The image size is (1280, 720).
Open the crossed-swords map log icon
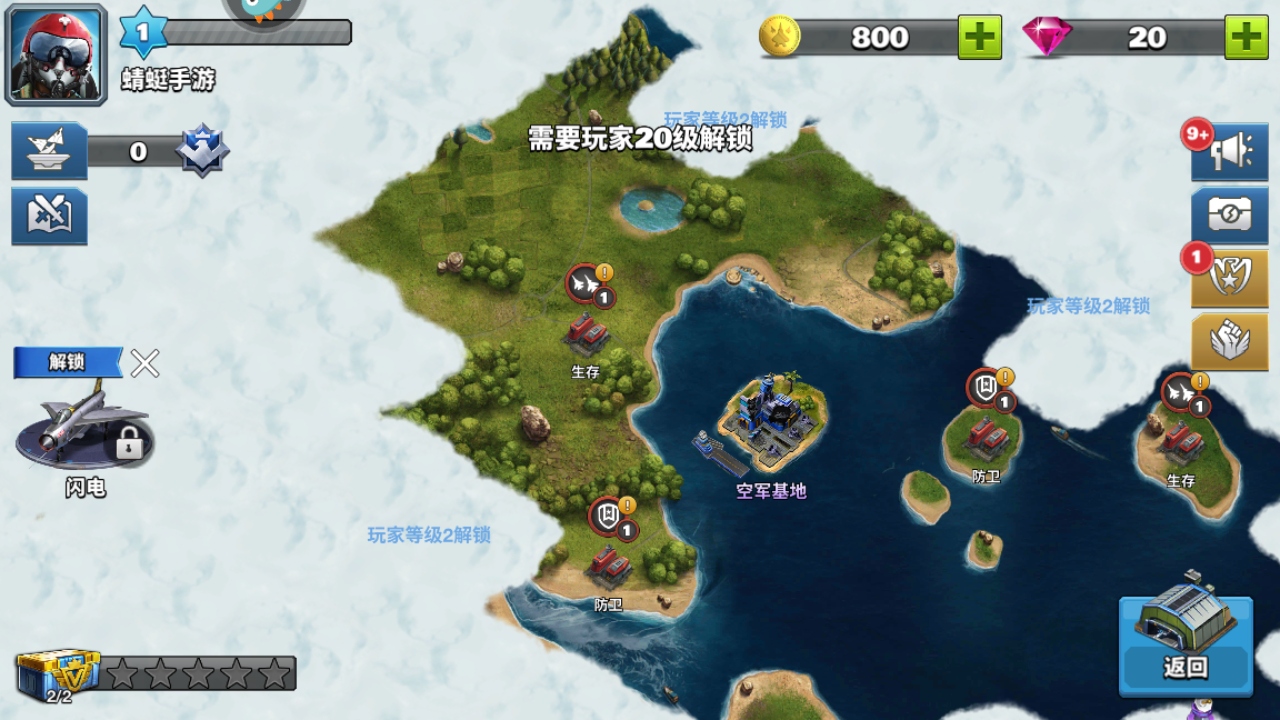click(x=49, y=215)
